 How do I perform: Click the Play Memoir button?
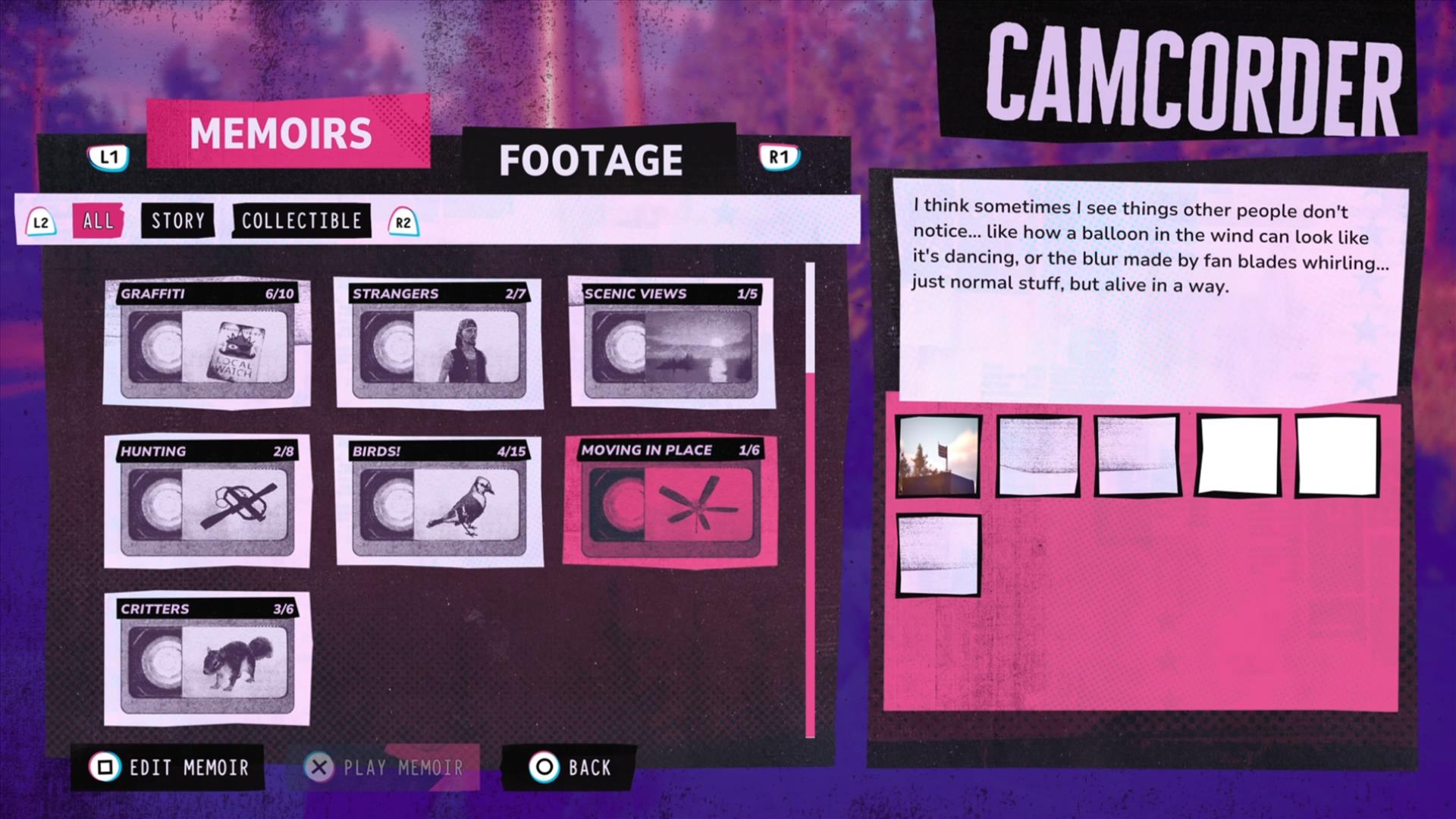tap(384, 767)
